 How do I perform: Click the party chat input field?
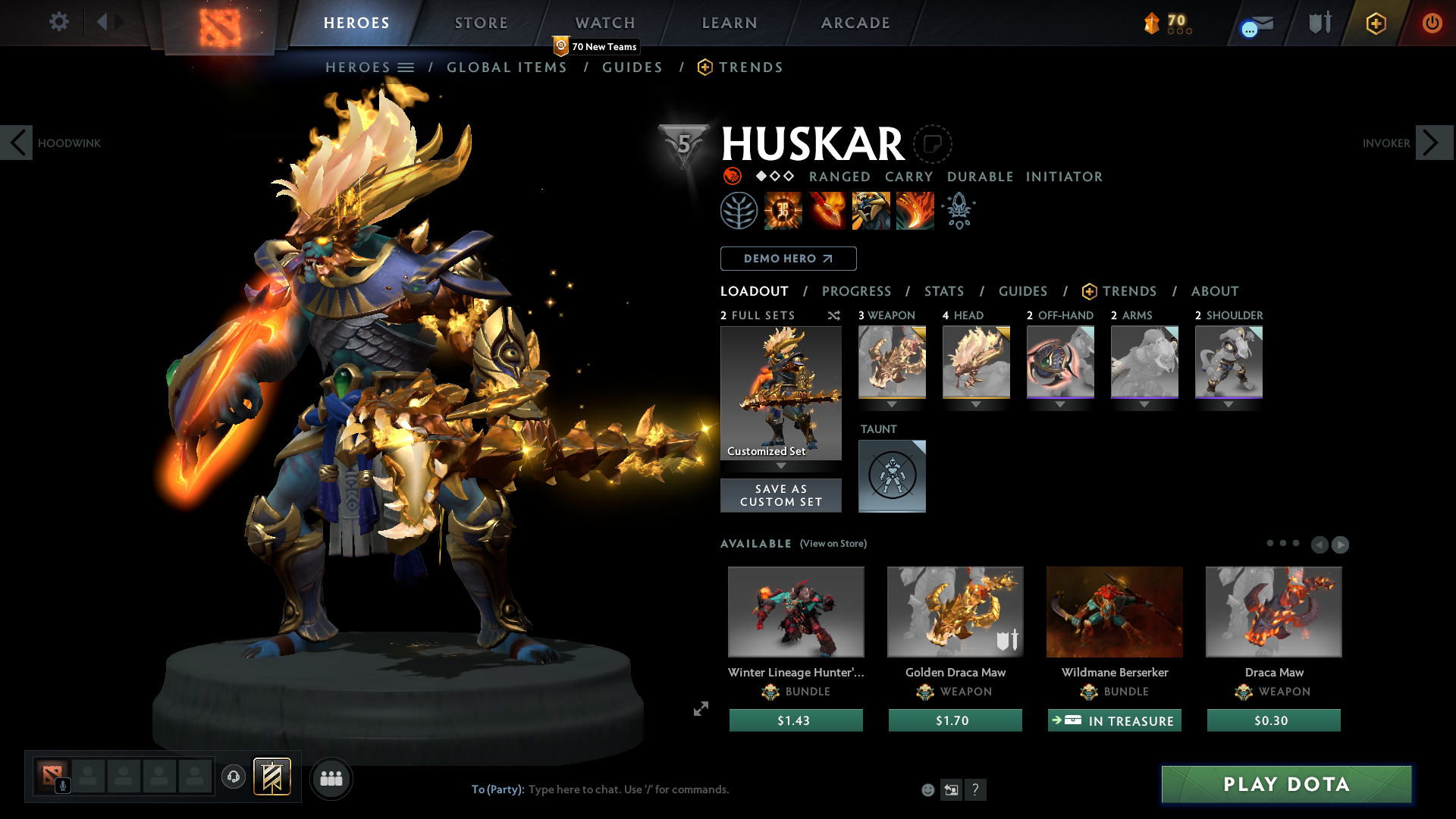(x=682, y=789)
